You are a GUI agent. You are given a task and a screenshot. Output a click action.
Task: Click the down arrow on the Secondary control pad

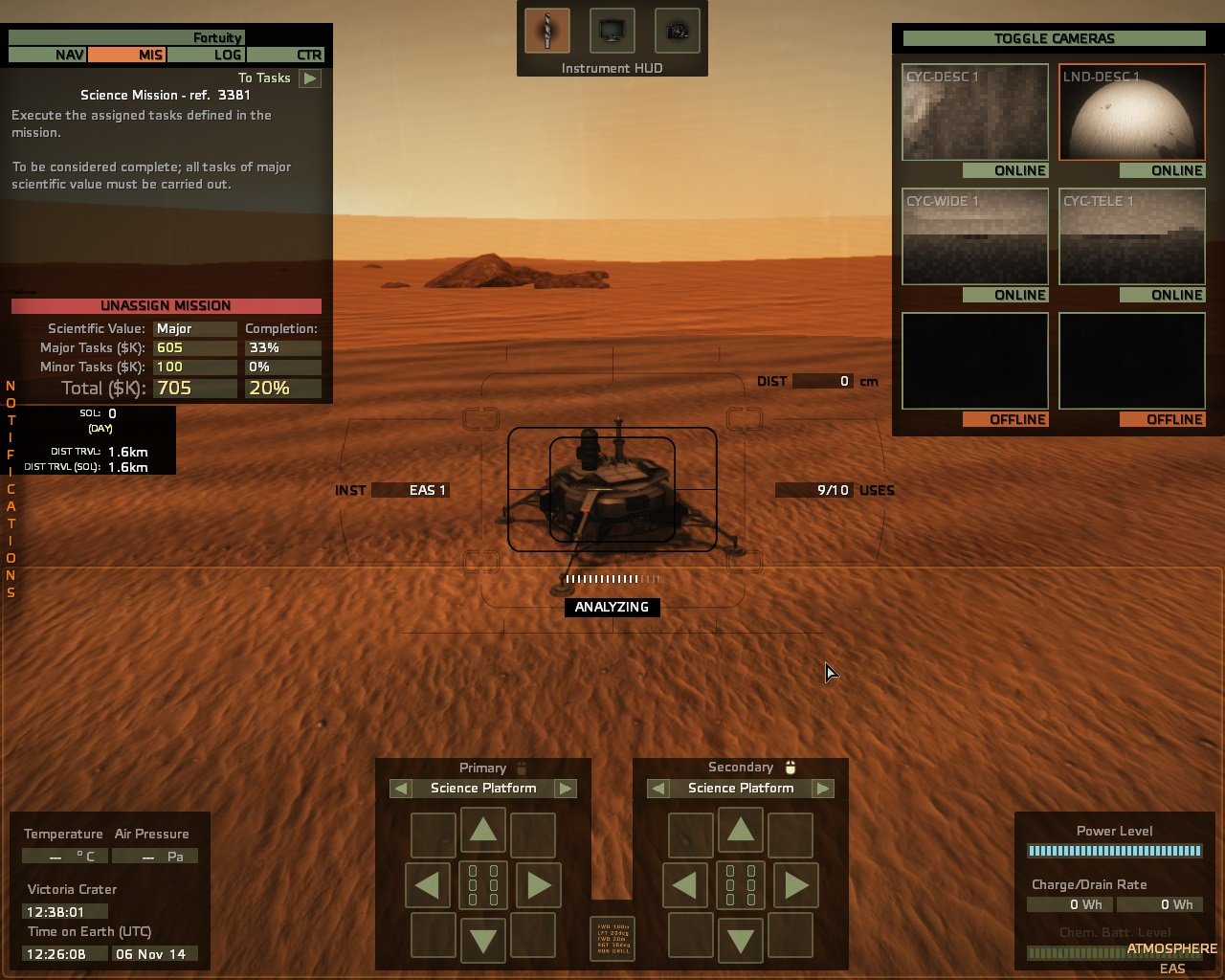click(x=740, y=937)
